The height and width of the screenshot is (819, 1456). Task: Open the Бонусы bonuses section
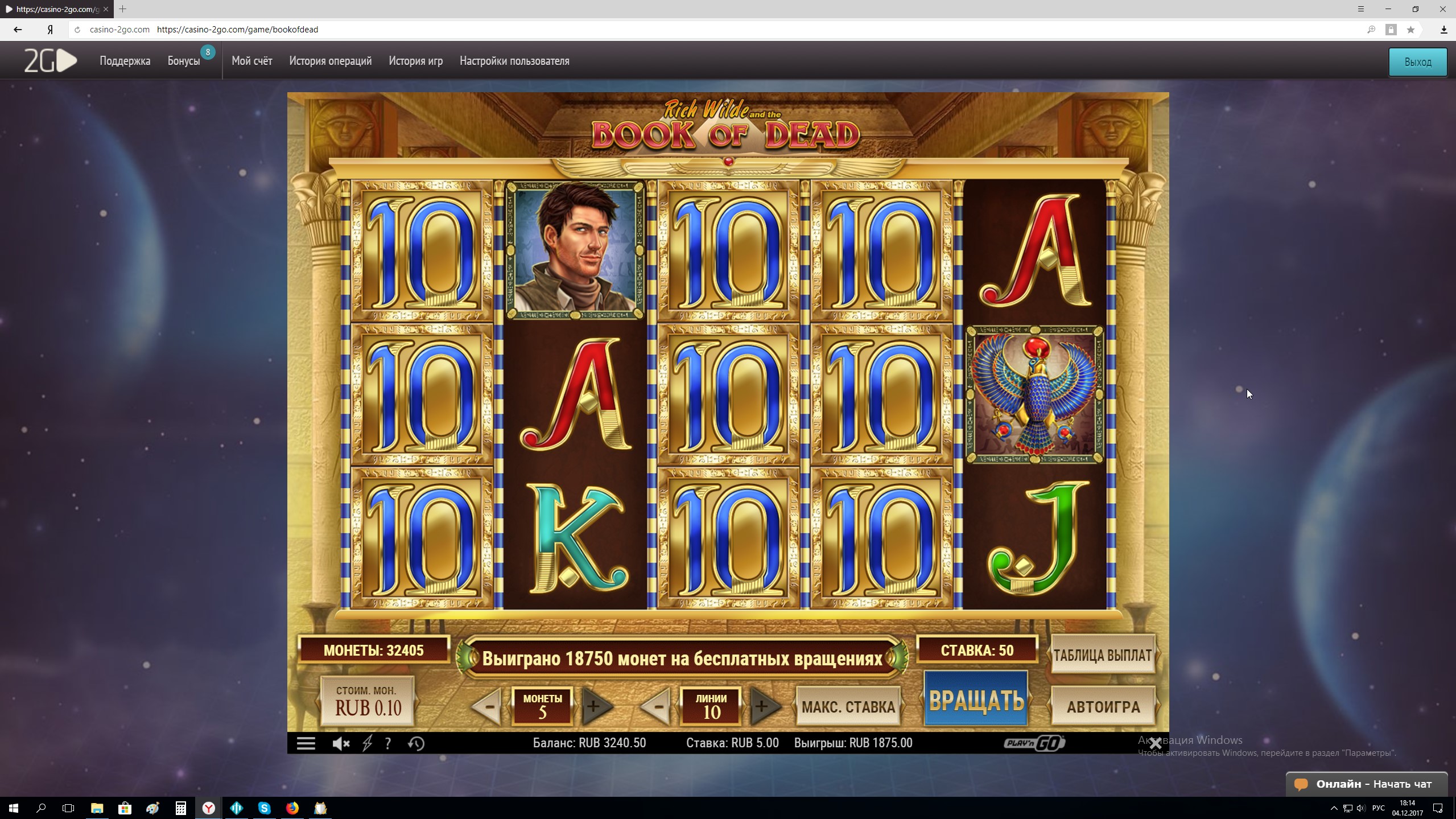pos(184,61)
